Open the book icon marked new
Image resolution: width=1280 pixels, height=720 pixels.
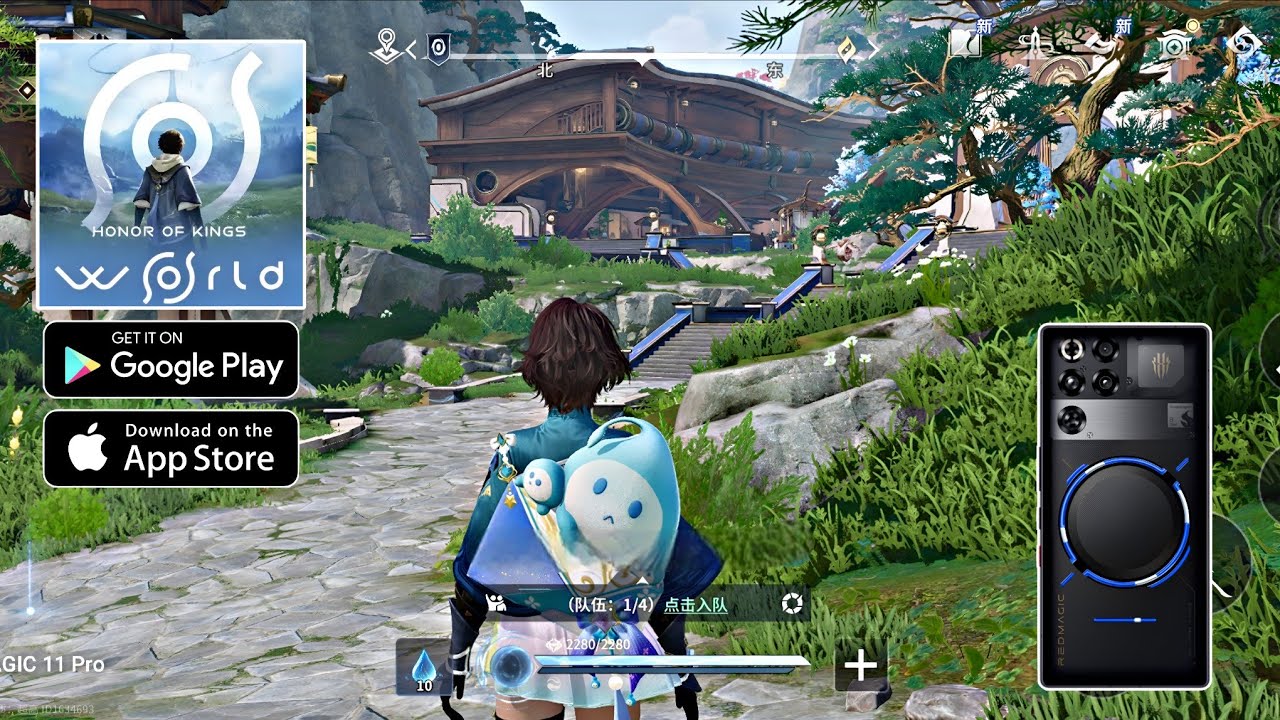pyautogui.click(x=964, y=43)
